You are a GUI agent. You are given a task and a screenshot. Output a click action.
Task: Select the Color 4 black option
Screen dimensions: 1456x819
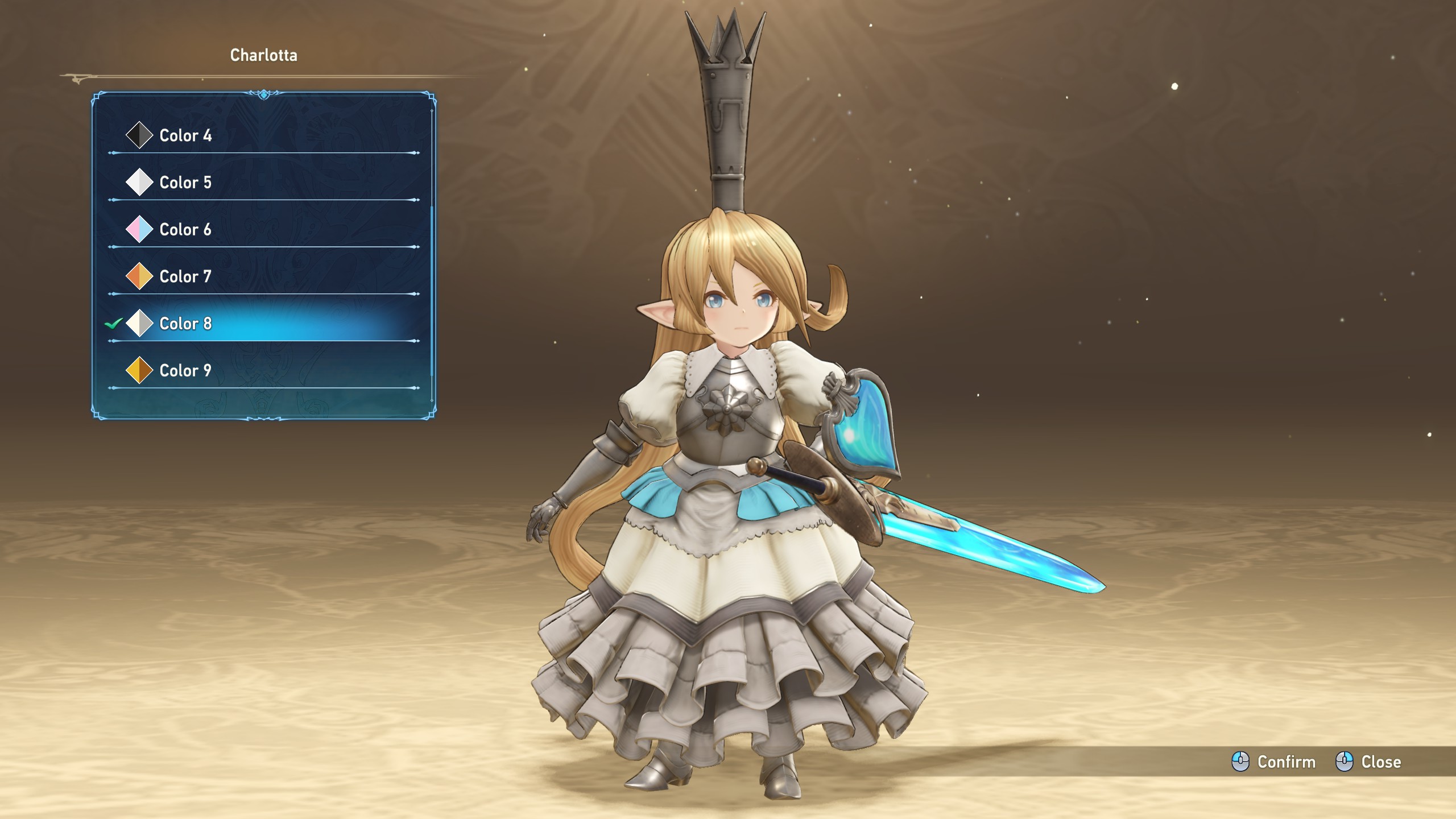click(x=185, y=135)
